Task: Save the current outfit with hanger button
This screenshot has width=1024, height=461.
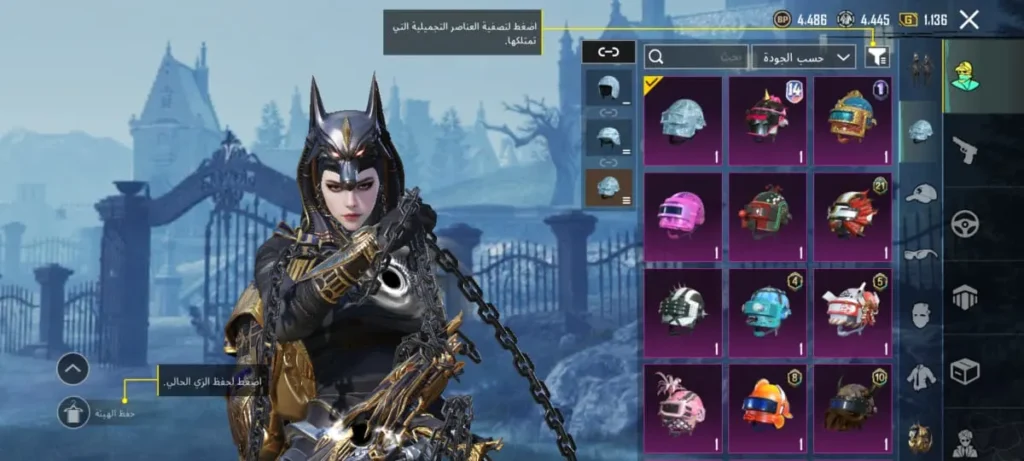Action: point(73,411)
